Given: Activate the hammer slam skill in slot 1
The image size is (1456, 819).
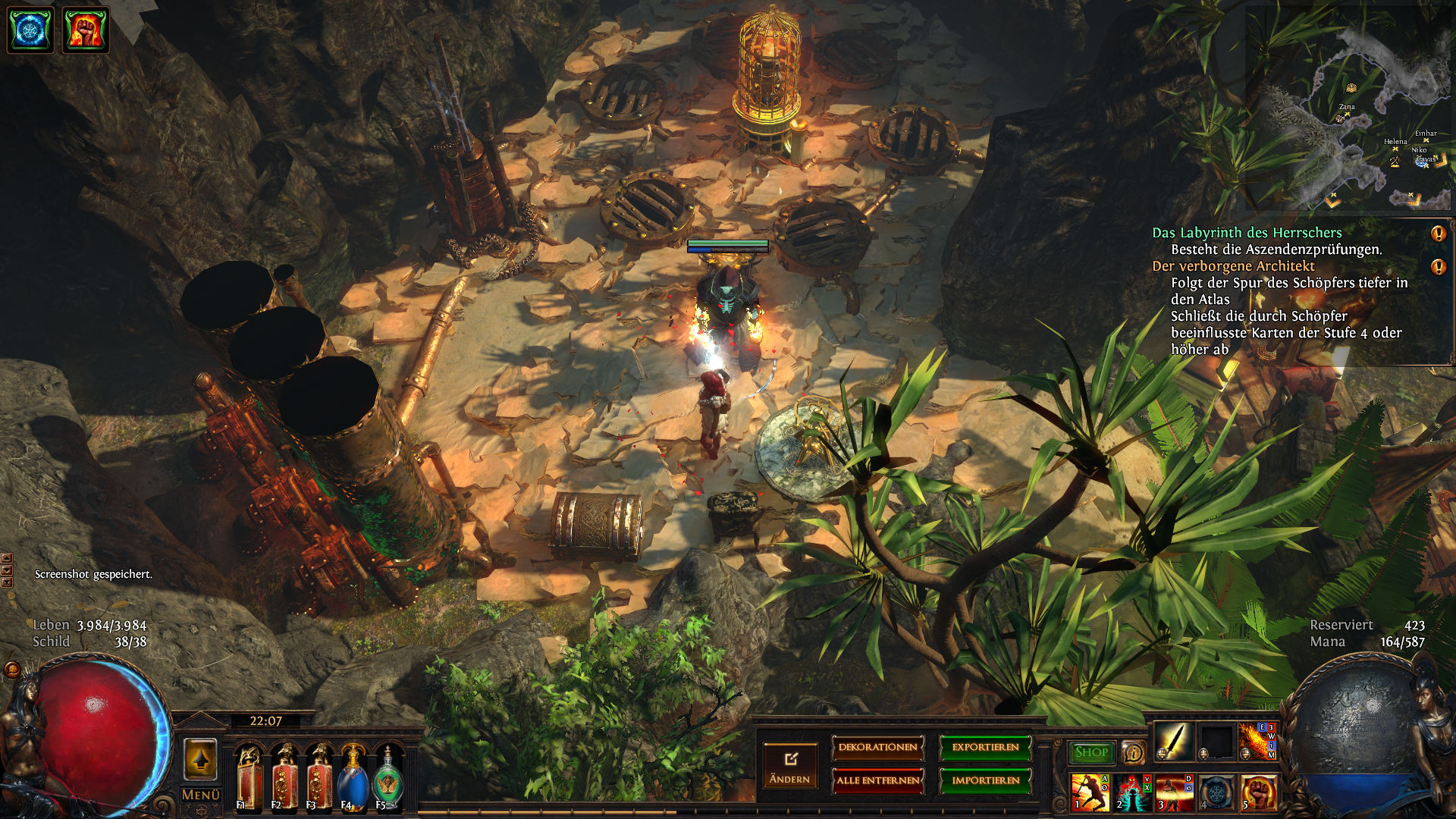Looking at the screenshot, I should point(1089,792).
